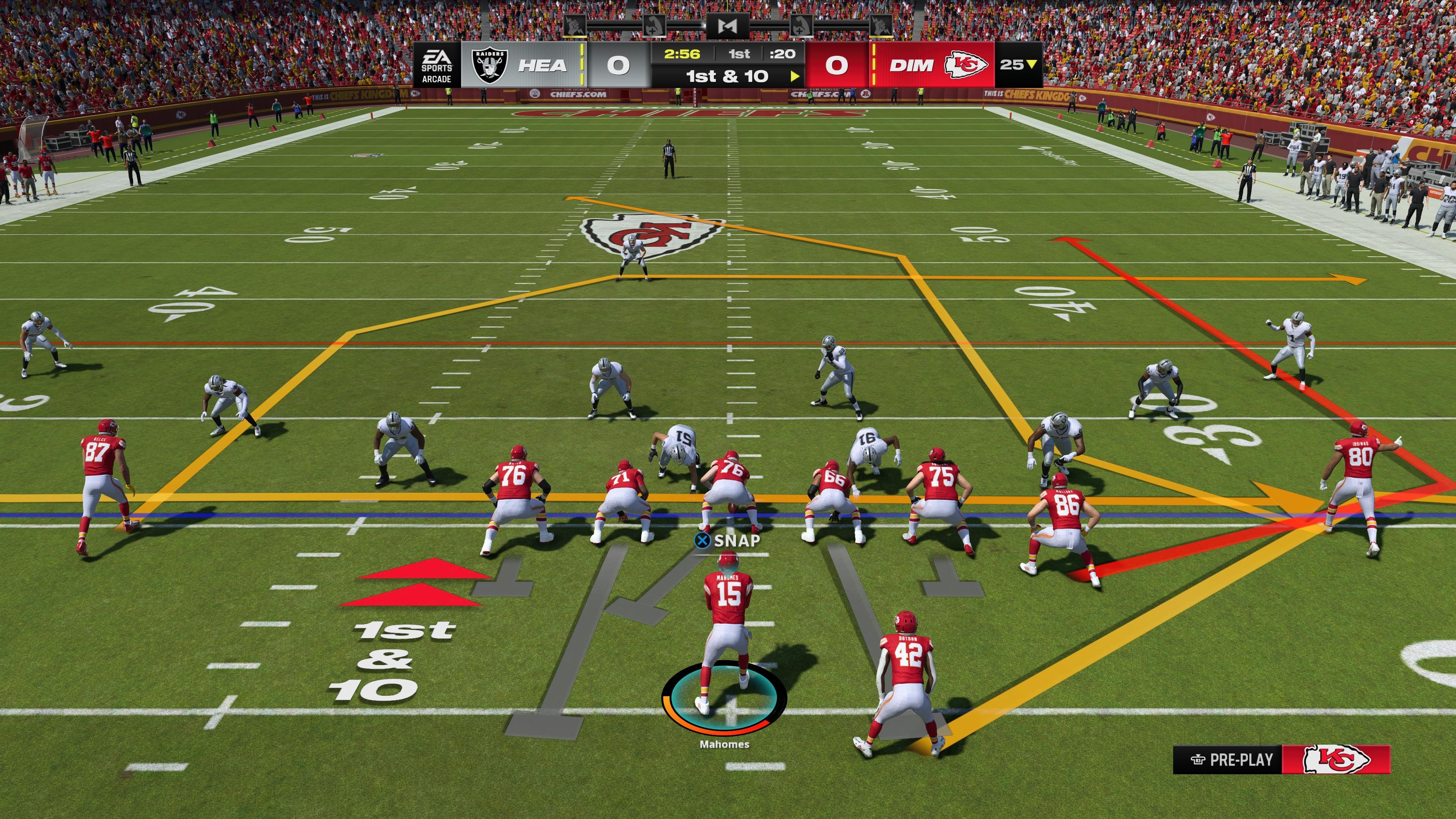Select the flex-arm boost icon right of center
Screen dimensions: 1456x819
(802, 26)
